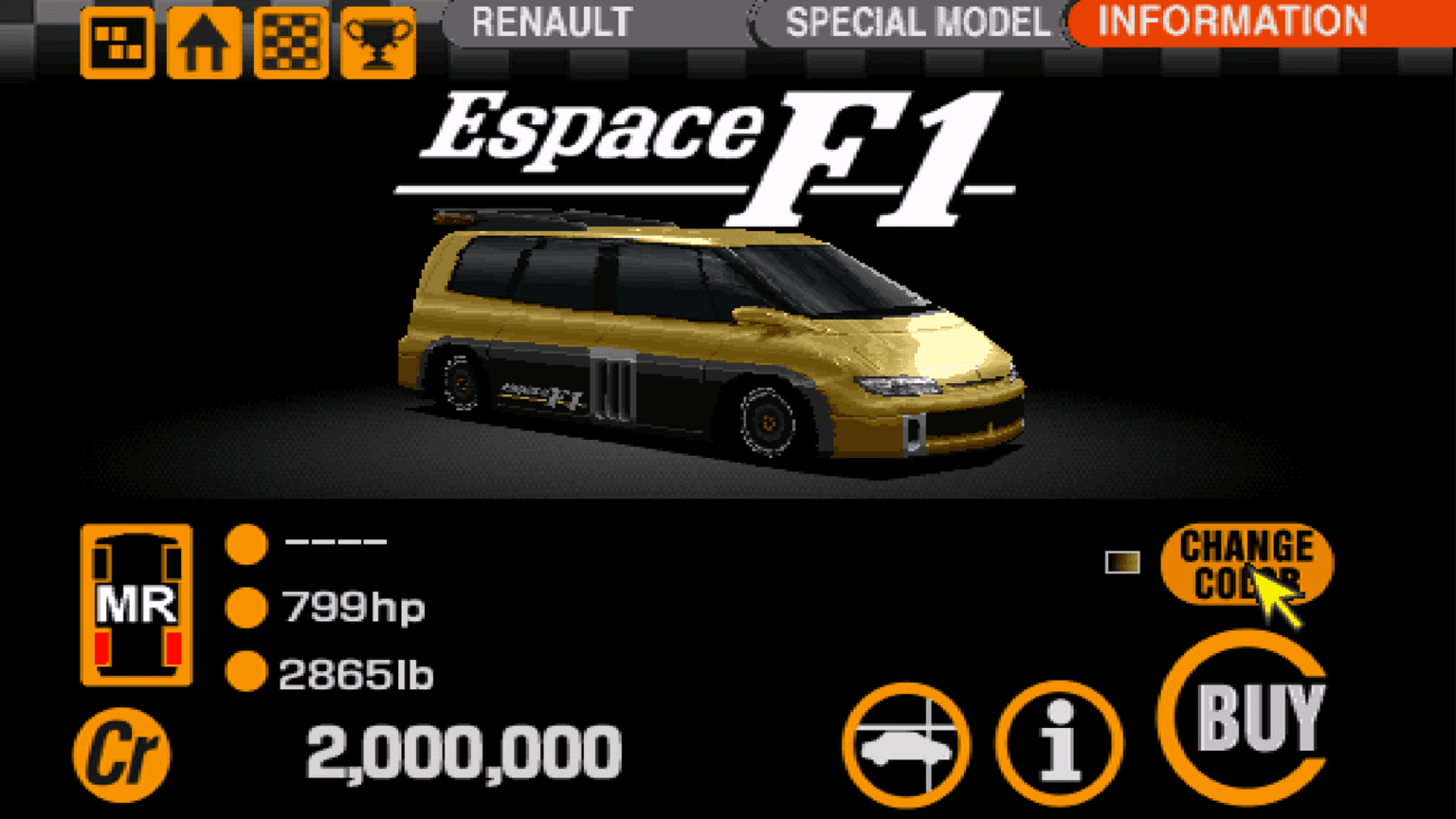The height and width of the screenshot is (819, 1456).
Task: Click the home icon in the toolbar
Action: coord(203,42)
